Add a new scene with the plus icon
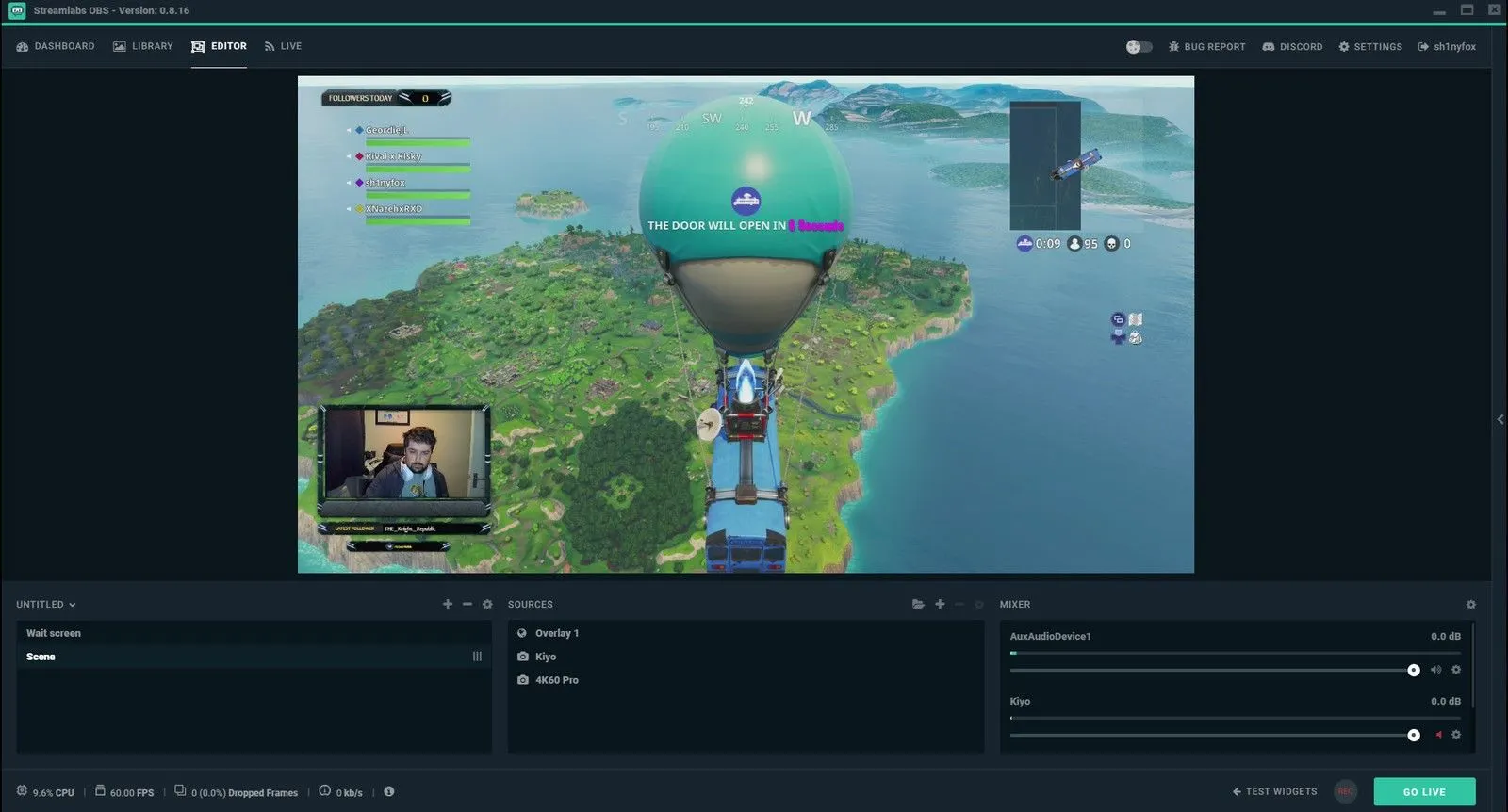Image resolution: width=1508 pixels, height=812 pixels. pyautogui.click(x=447, y=604)
